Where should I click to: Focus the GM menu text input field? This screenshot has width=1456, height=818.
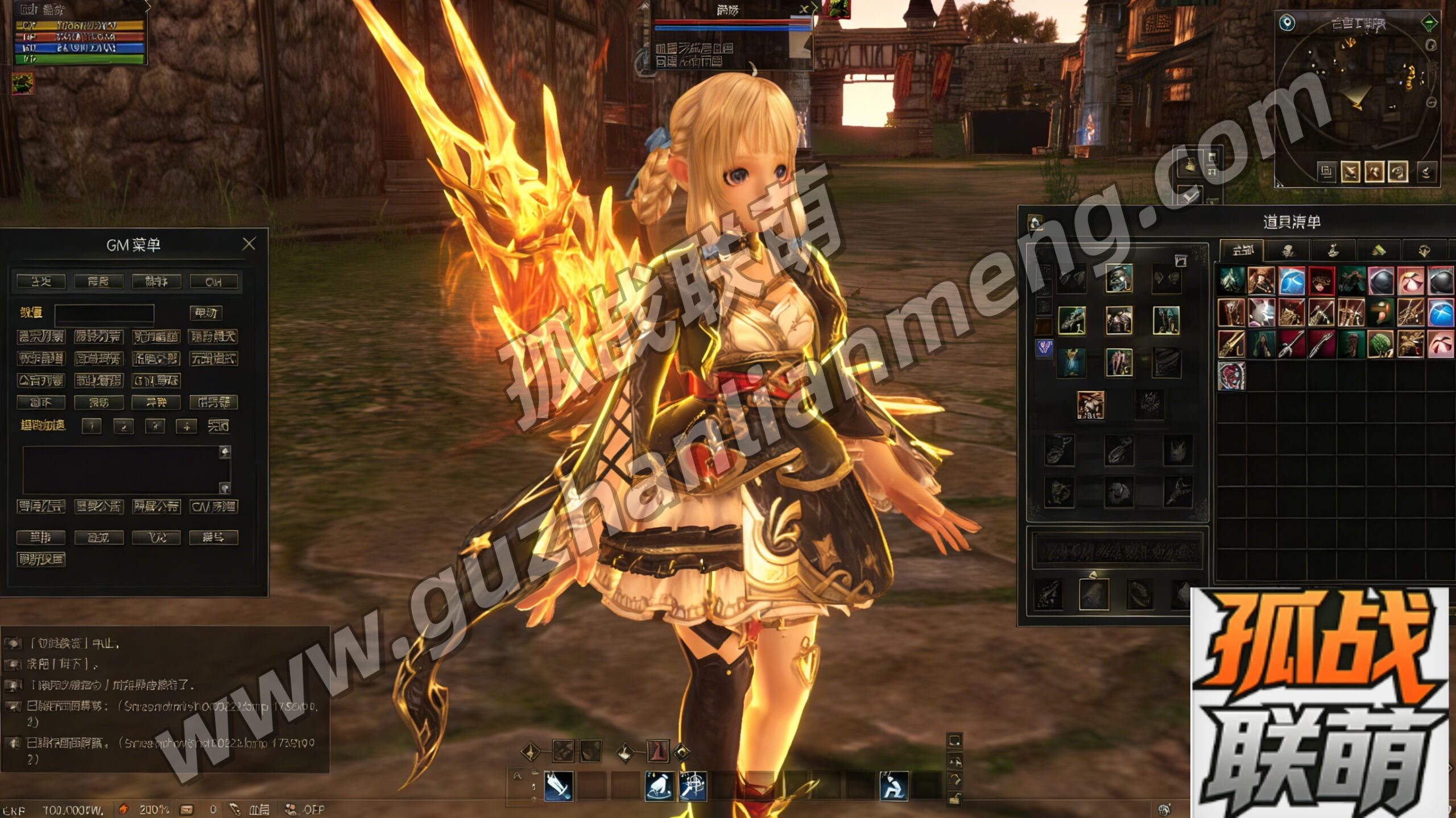pos(104,313)
